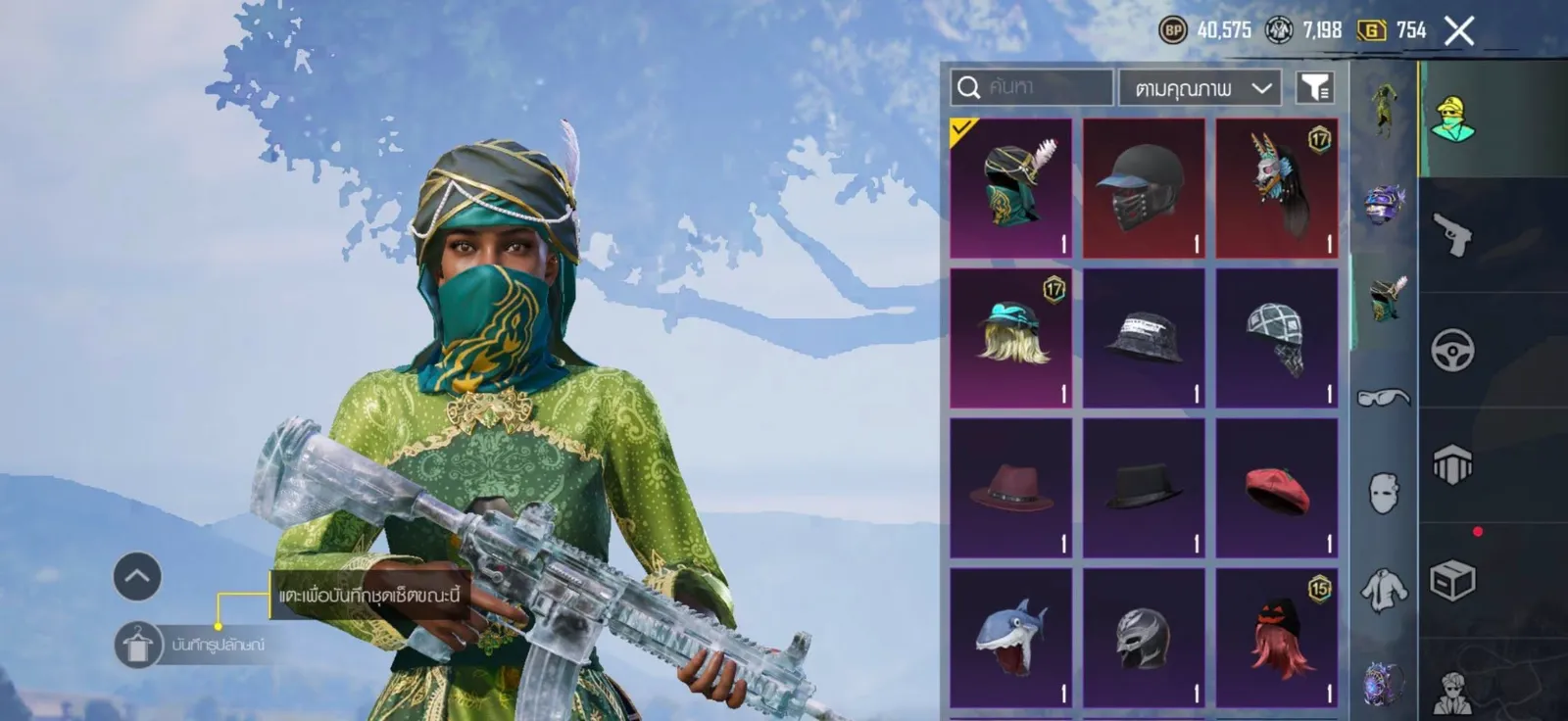This screenshot has width=1568, height=721.
Task: Select the green turban with feather headgear
Action: (x=1010, y=188)
